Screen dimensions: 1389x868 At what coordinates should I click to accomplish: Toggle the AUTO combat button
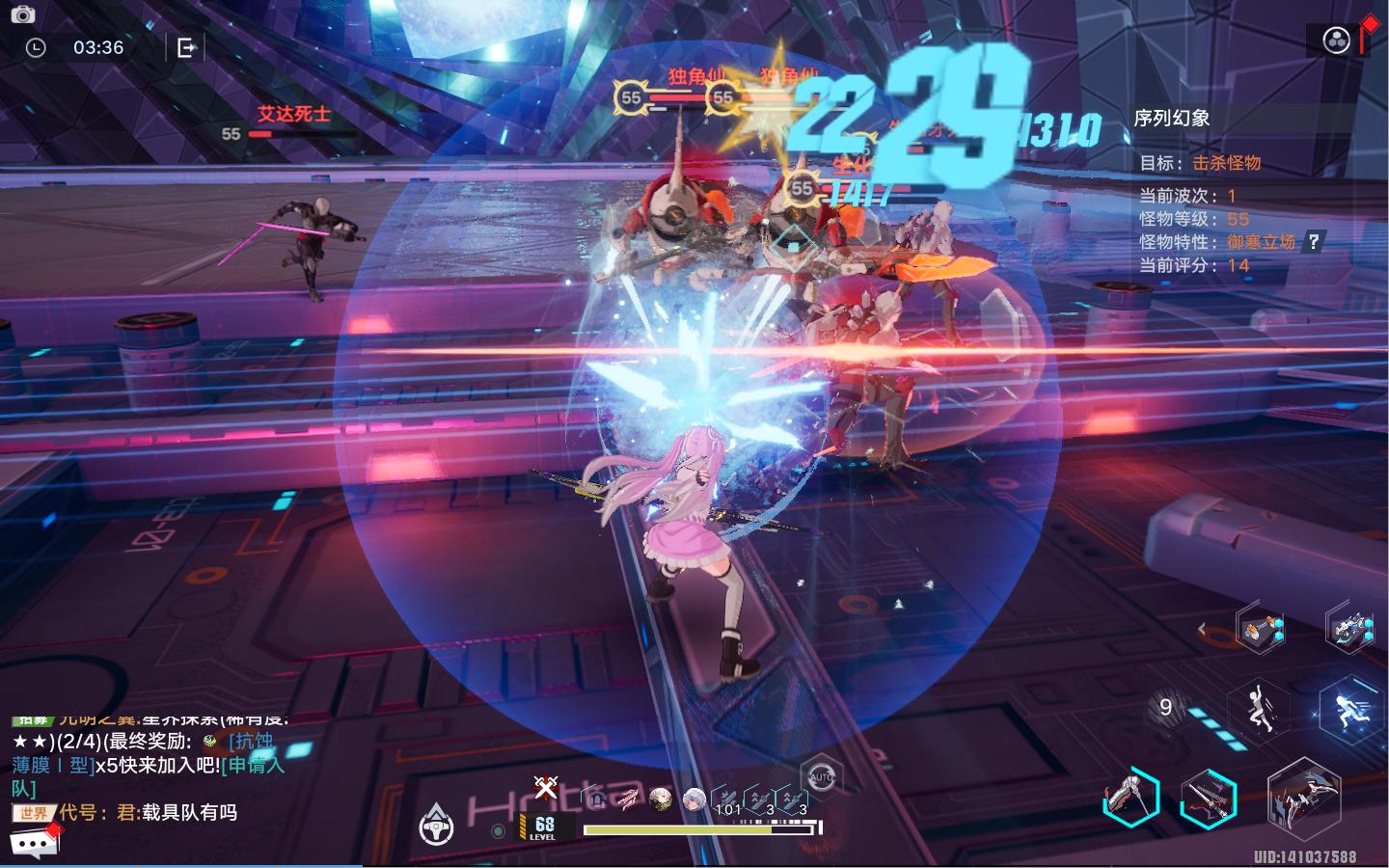coord(821,776)
